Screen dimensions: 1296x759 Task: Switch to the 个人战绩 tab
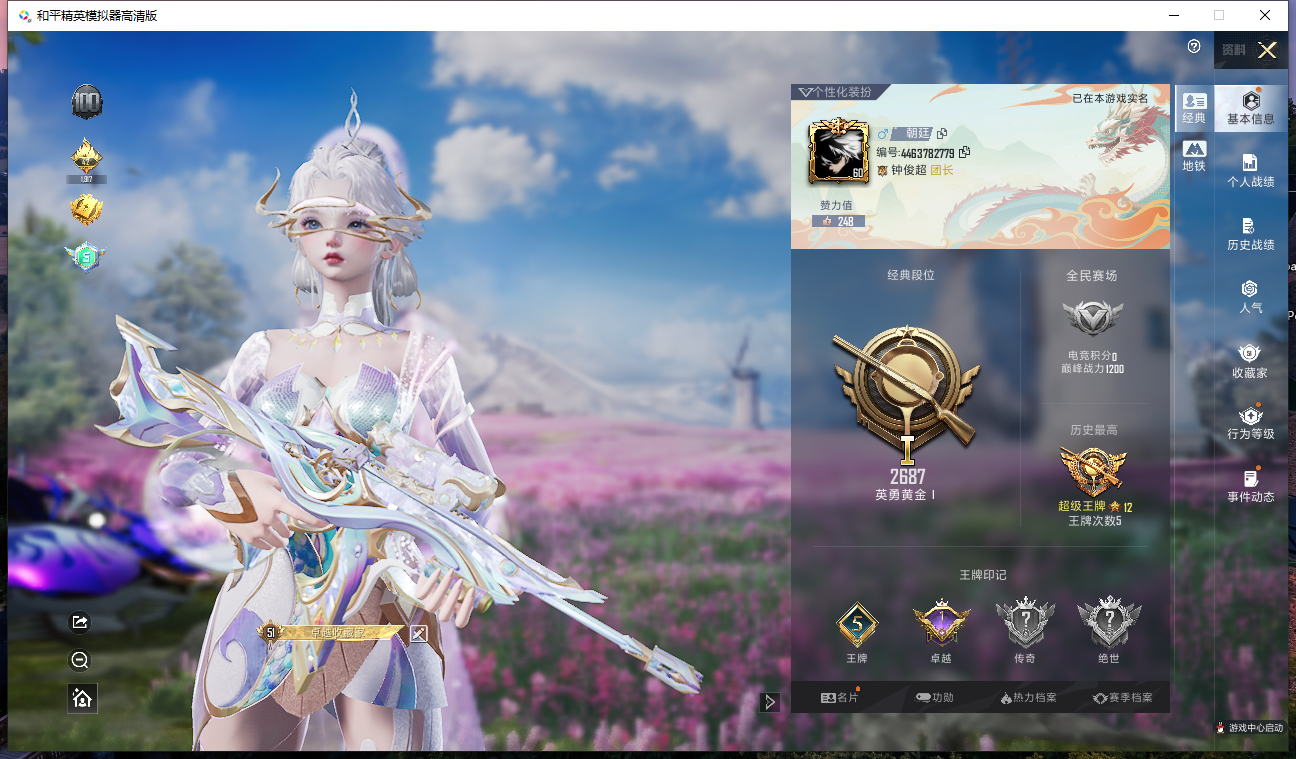(x=1250, y=171)
